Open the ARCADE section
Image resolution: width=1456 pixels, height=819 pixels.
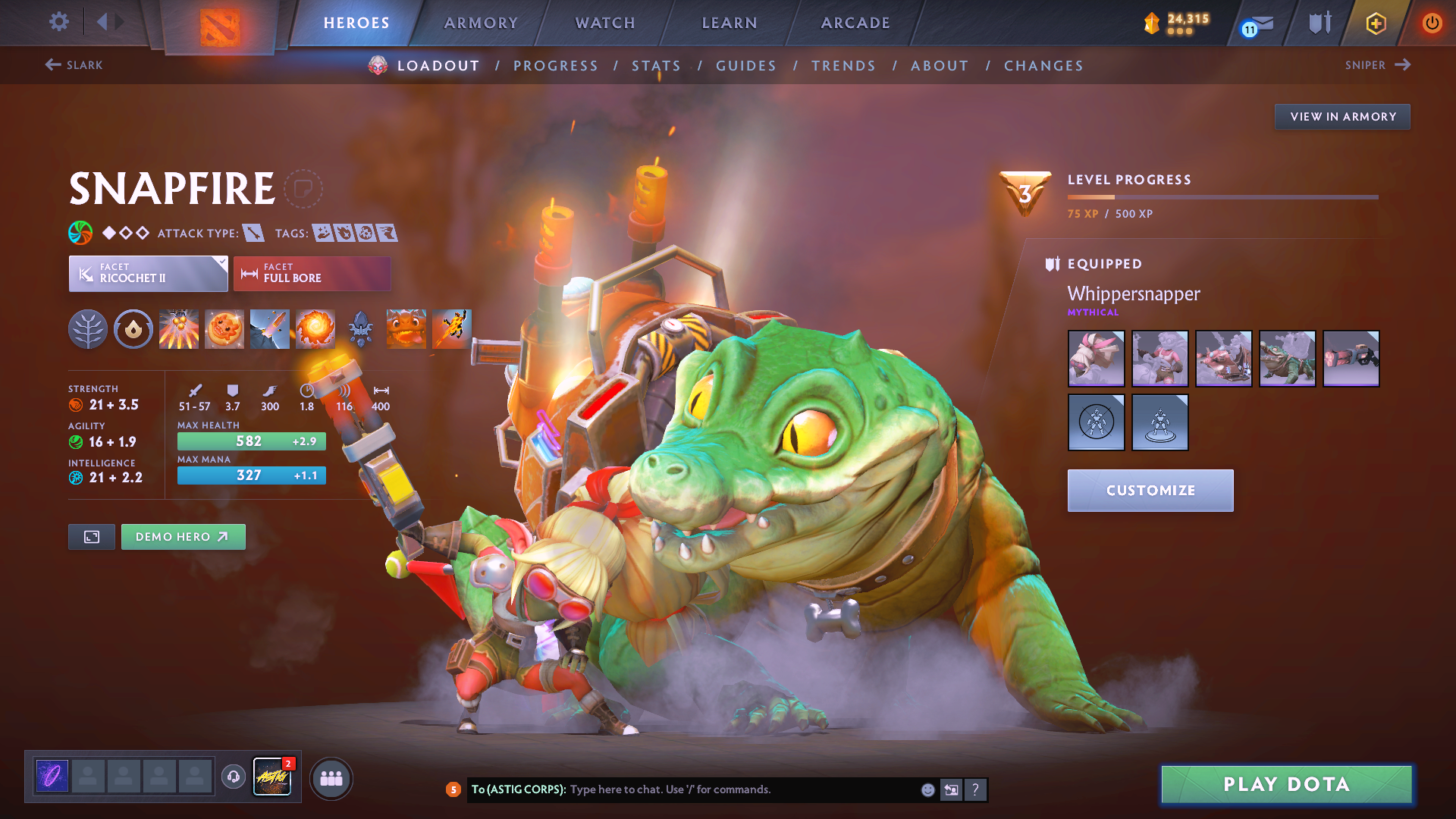coord(855,23)
